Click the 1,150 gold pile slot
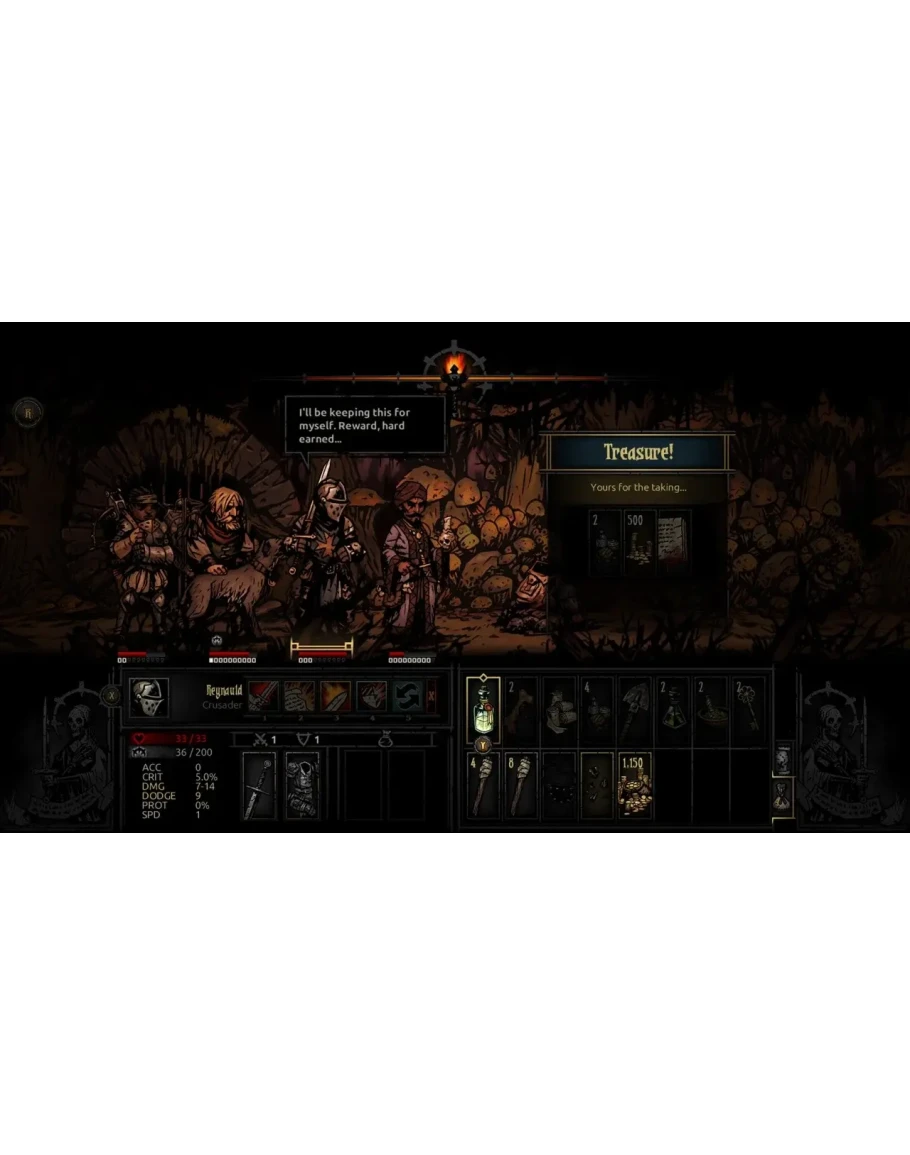 636,786
